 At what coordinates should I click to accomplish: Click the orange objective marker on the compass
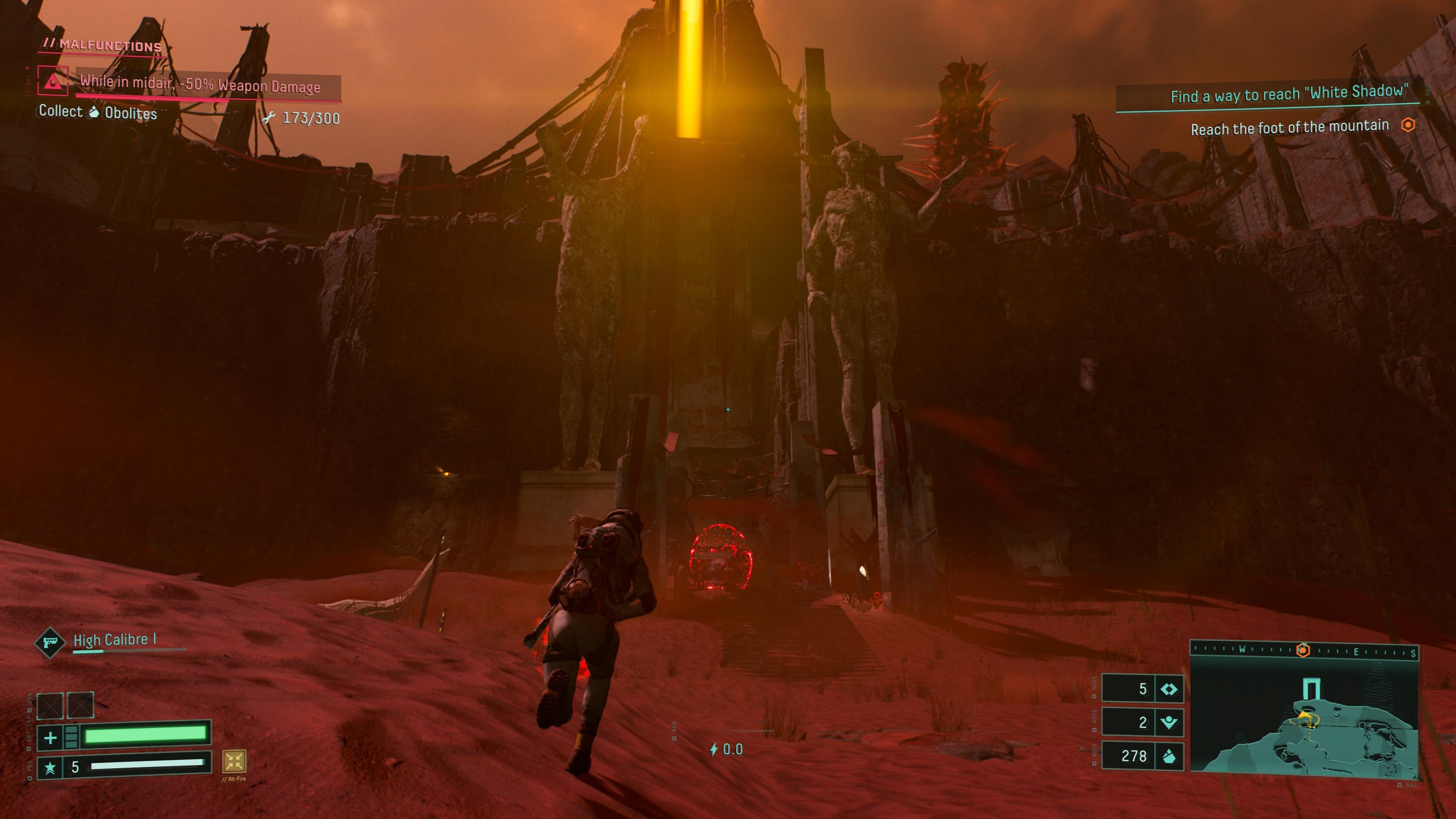[x=1302, y=651]
